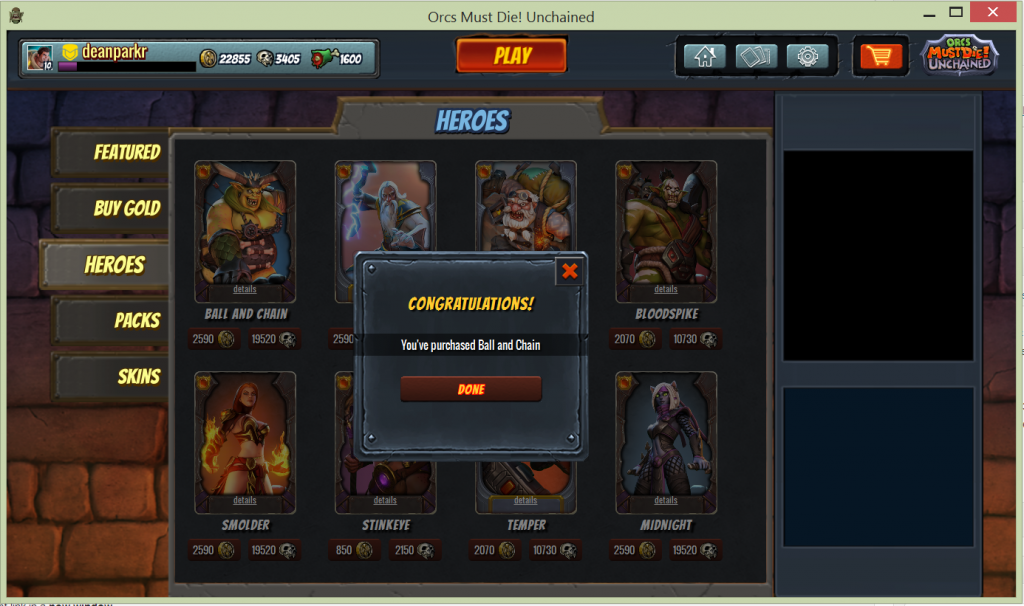Viewport: 1024px width, 606px height.
Task: Open the Featured store tab
Action: pyautogui.click(x=111, y=152)
